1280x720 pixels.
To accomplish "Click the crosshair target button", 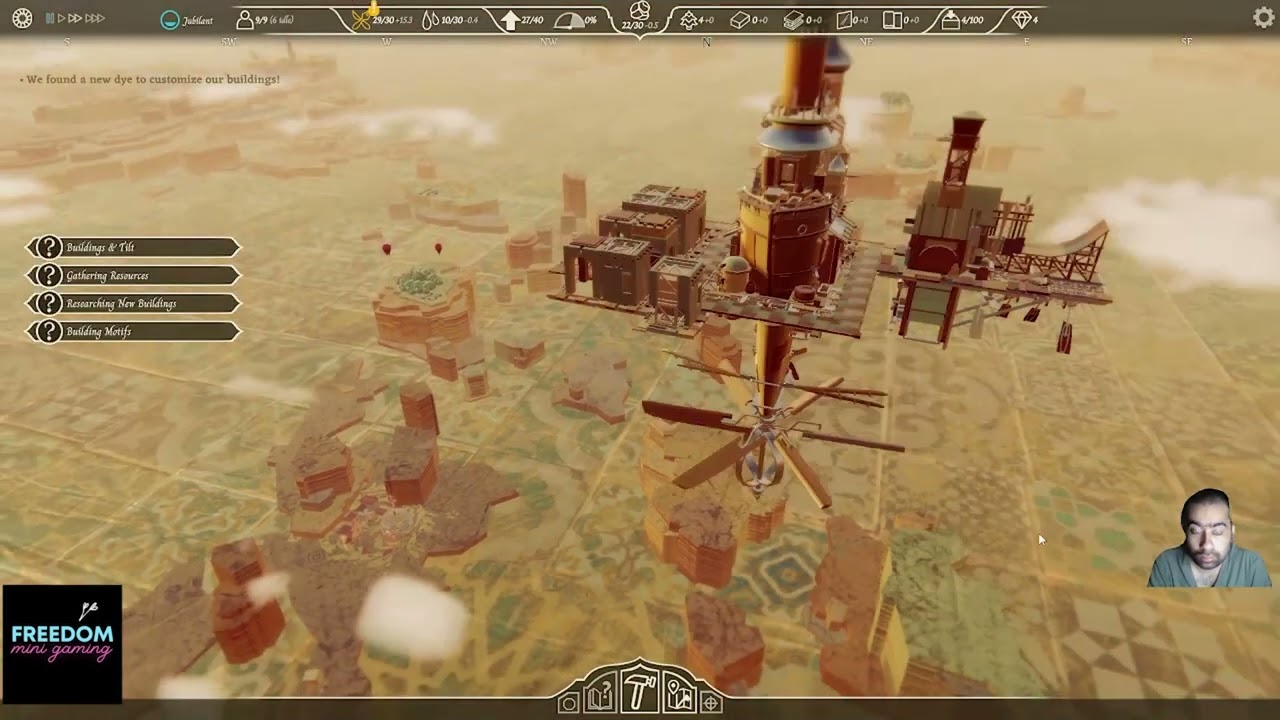I will click(711, 703).
